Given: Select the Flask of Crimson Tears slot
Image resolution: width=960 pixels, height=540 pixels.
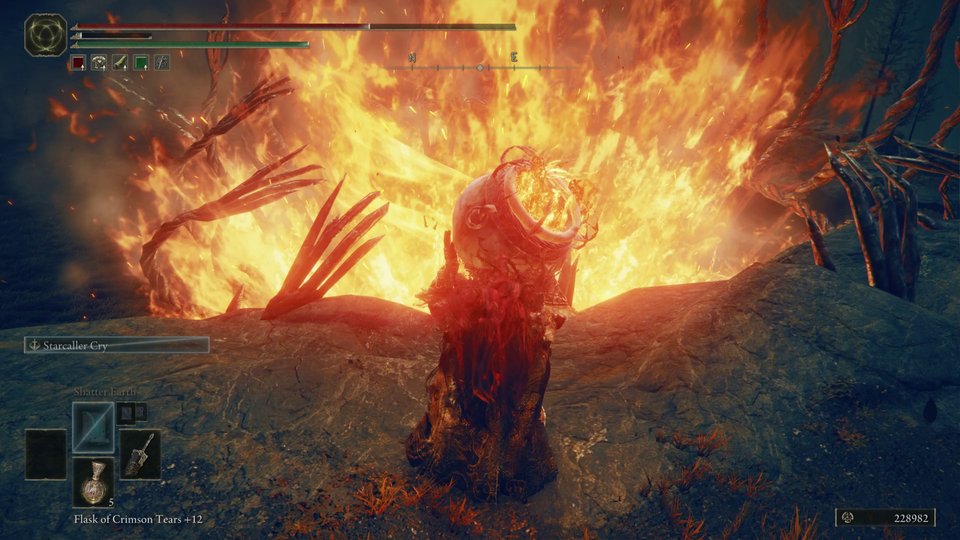Looking at the screenshot, I should pos(92,483).
